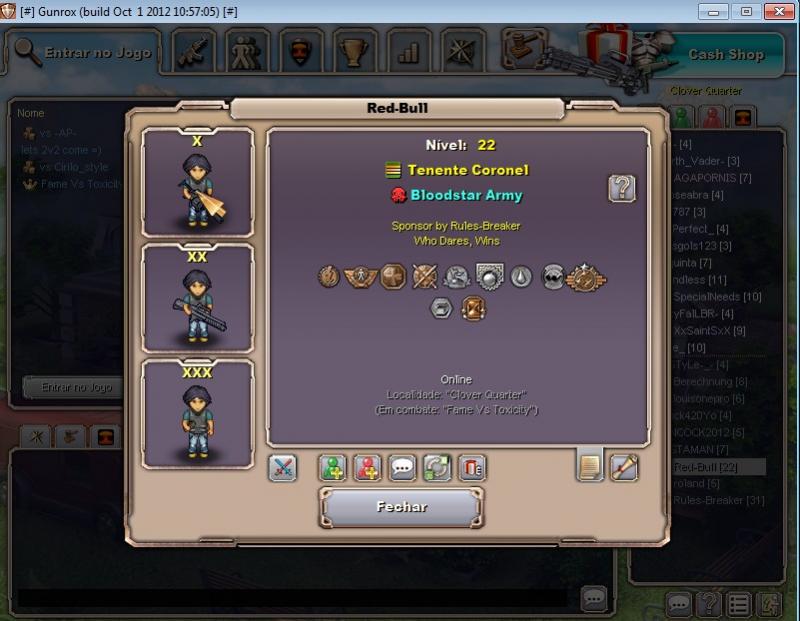This screenshot has width=800, height=621.
Task: Challenge the player with the crossed swords button
Action: pyautogui.click(x=283, y=468)
